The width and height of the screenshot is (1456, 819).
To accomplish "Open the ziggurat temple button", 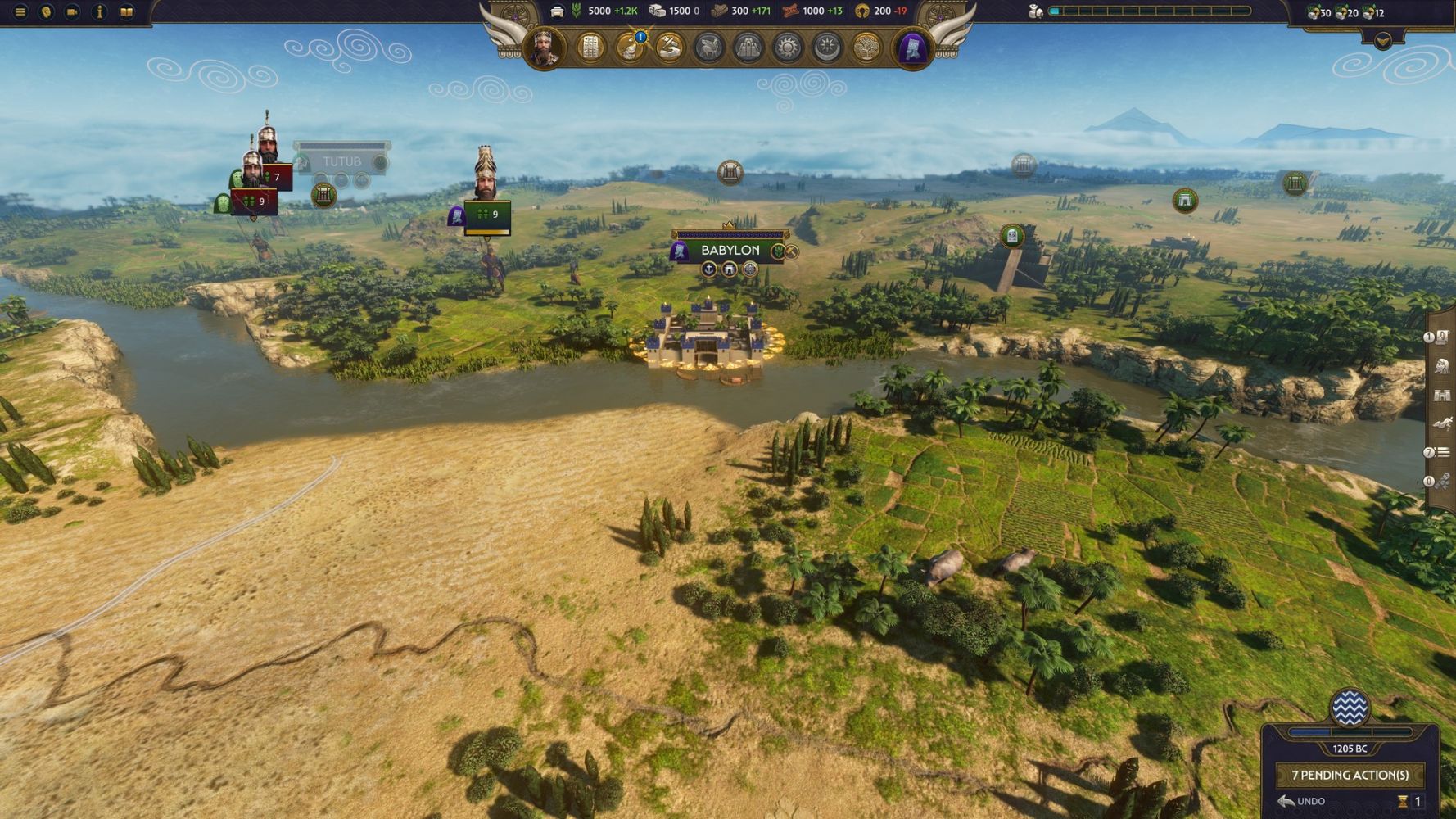I will (748, 48).
